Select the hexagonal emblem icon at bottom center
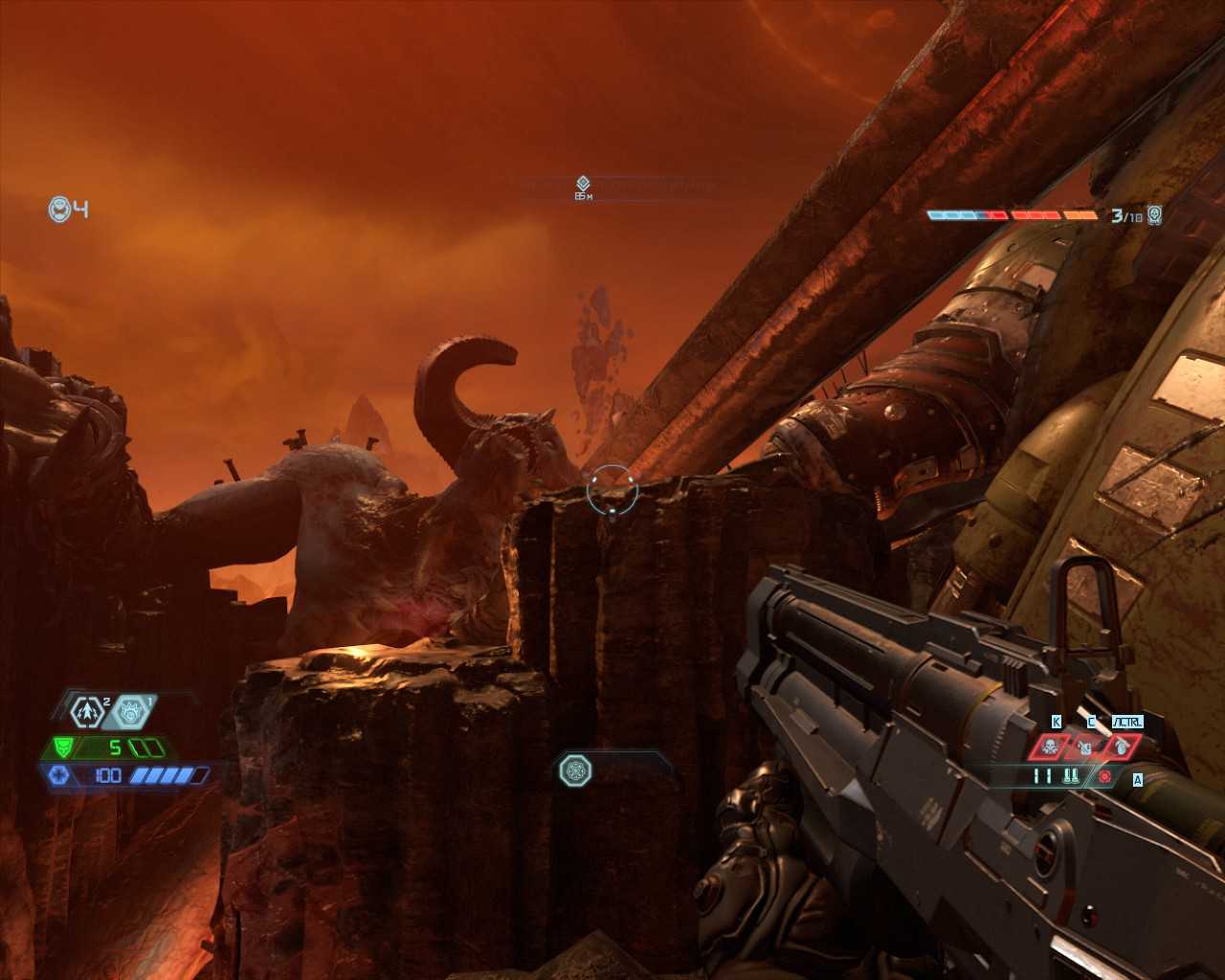Viewport: 1225px width, 980px height. [x=575, y=769]
